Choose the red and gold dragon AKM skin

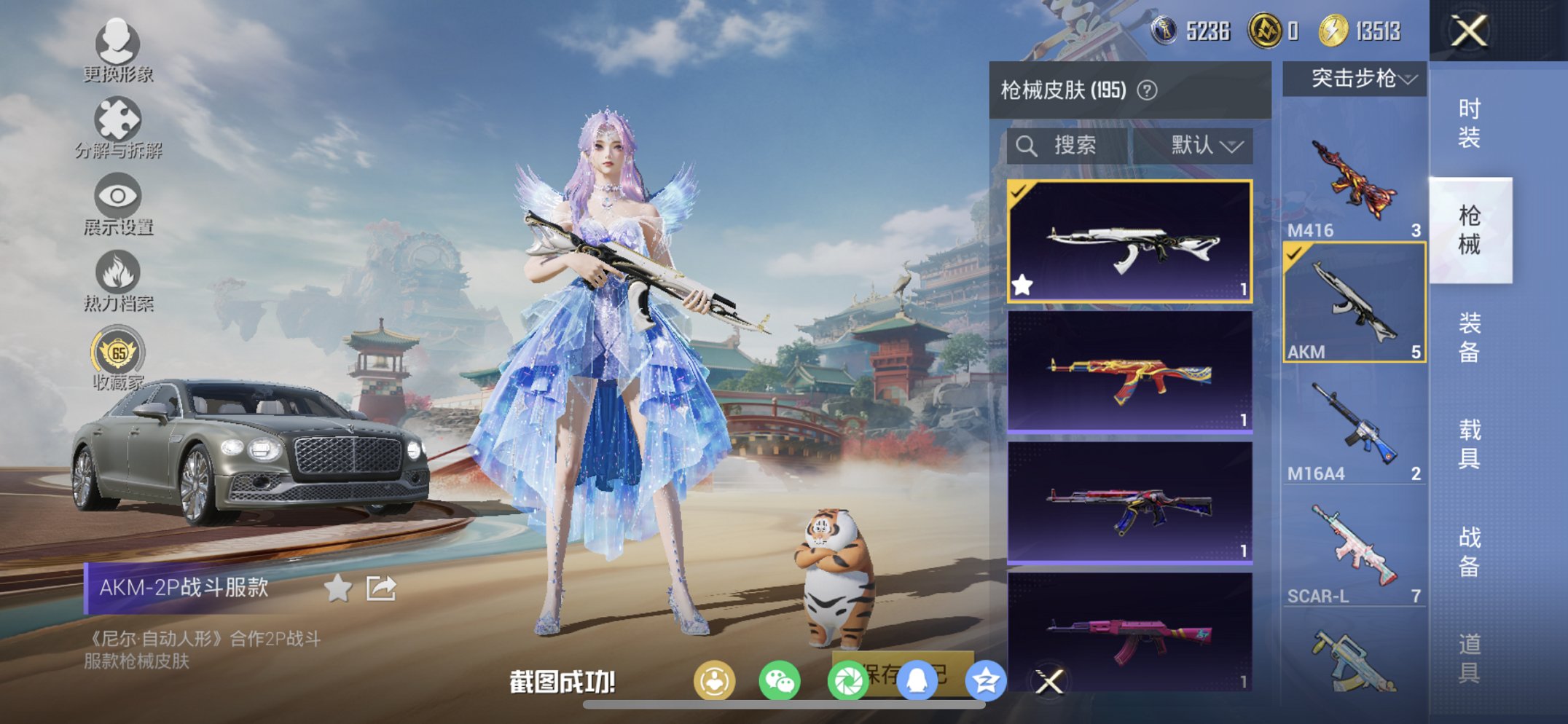[x=1129, y=373]
